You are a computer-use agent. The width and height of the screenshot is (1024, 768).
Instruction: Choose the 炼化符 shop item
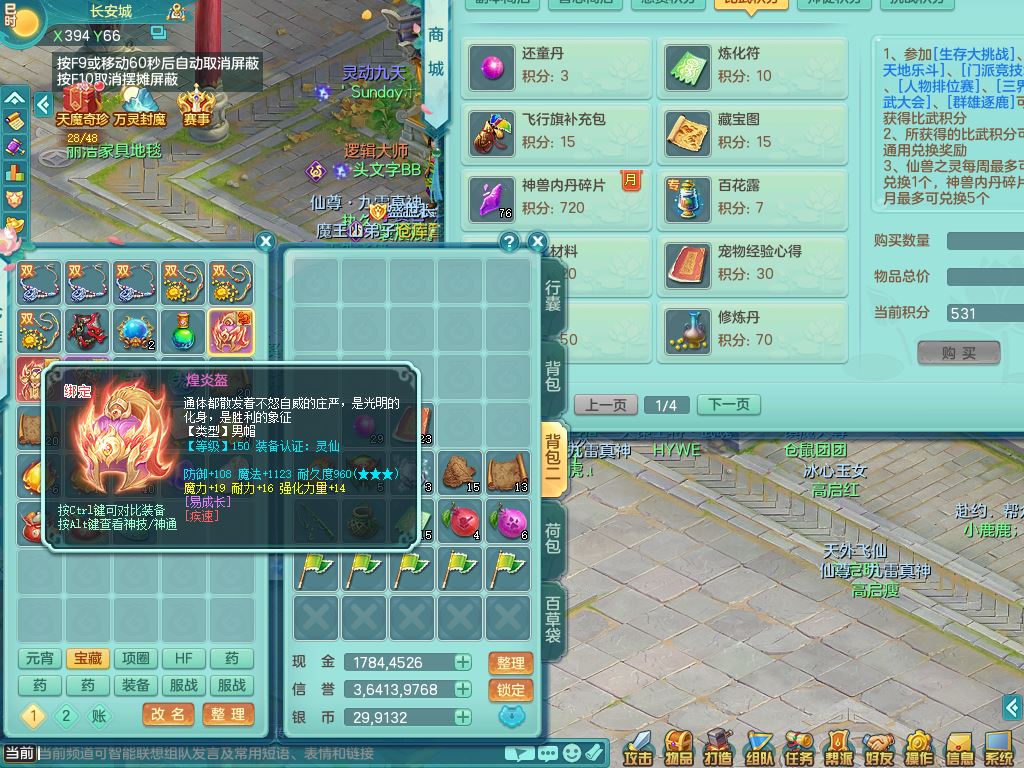tap(752, 66)
